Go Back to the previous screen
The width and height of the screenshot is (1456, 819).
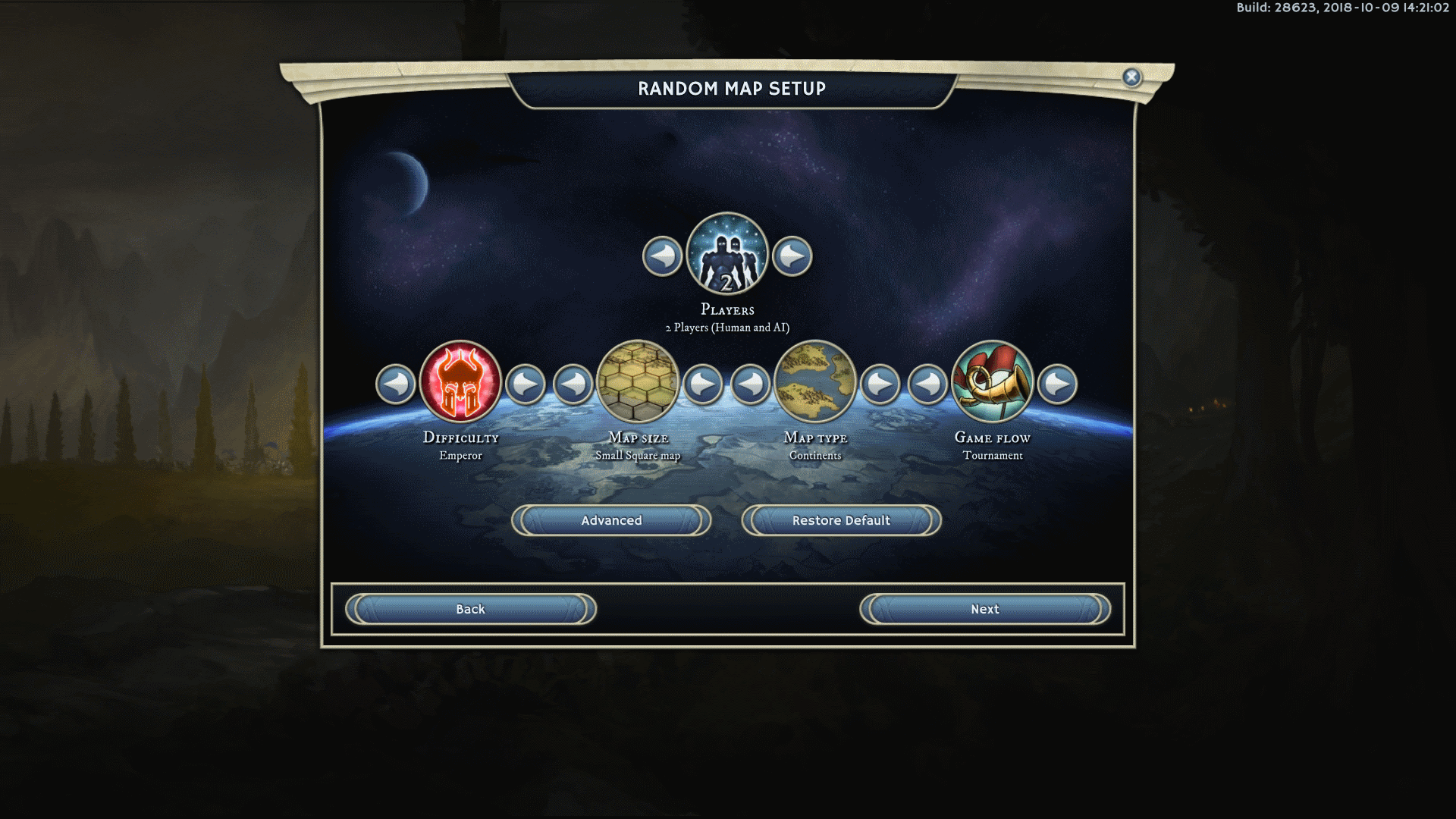coord(470,609)
